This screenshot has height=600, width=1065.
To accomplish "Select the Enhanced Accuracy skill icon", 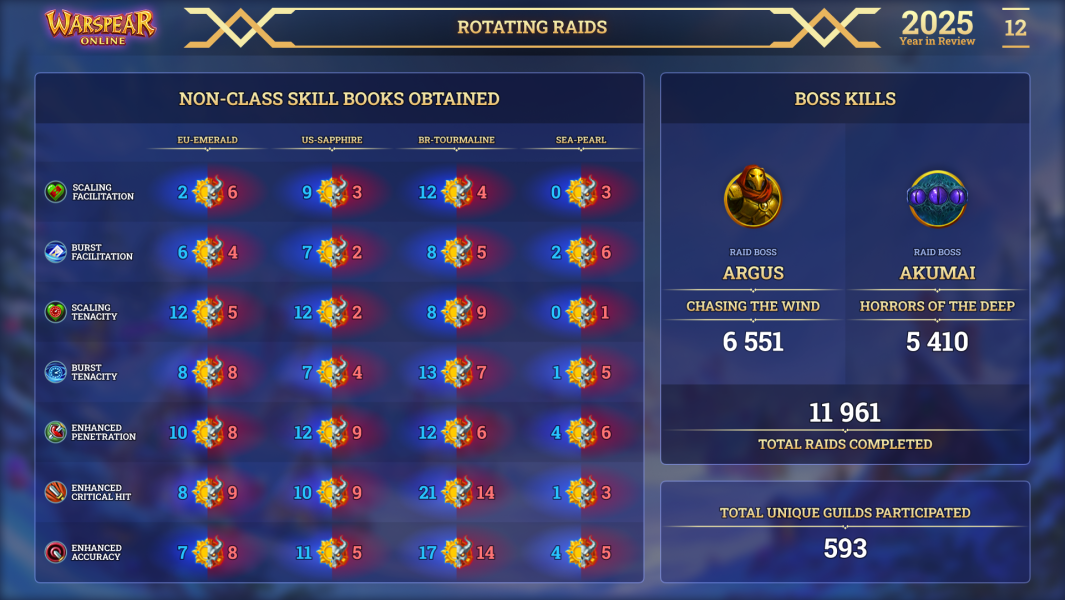I will [x=56, y=552].
